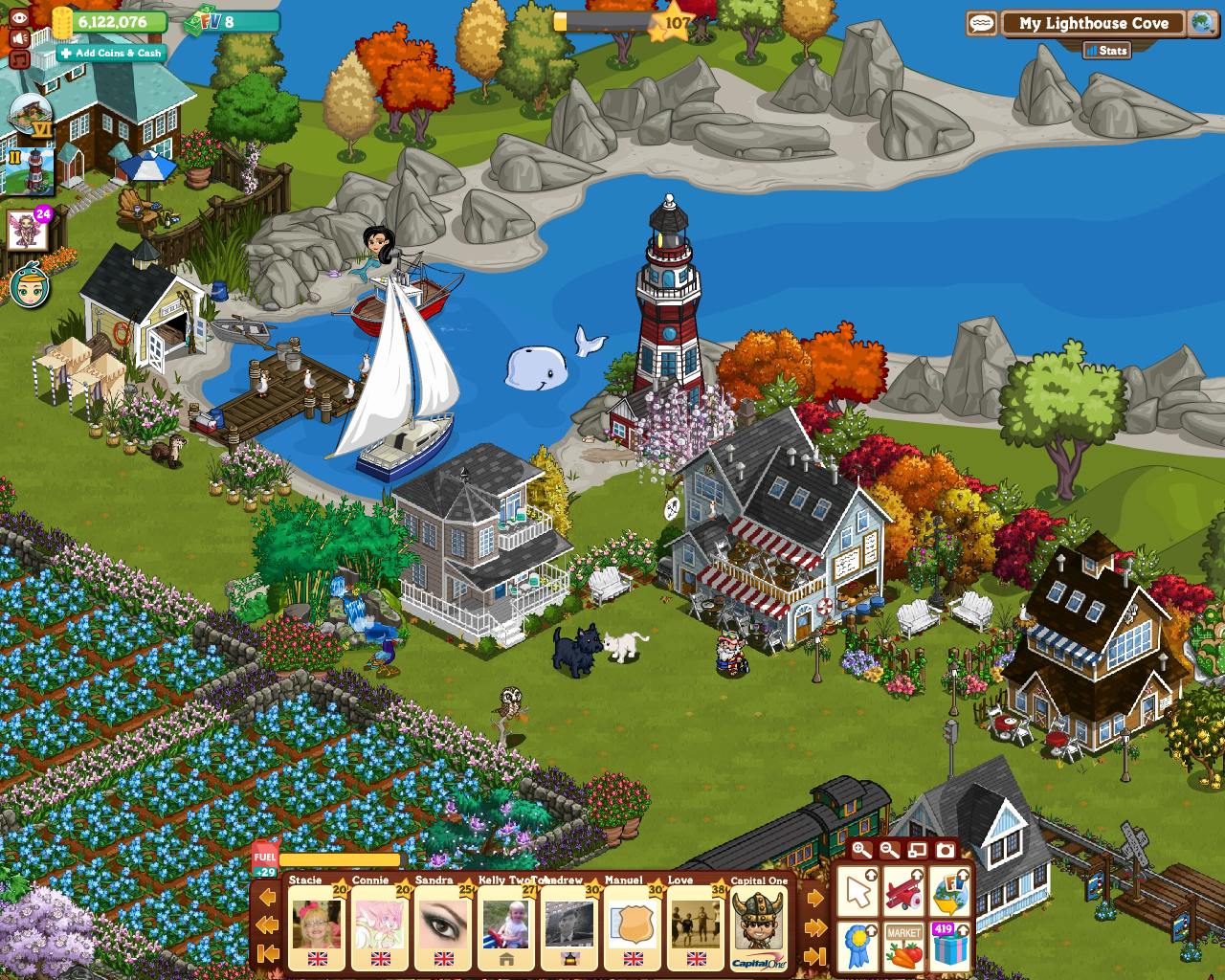
Task: Select the arrow cursor tool
Action: (x=858, y=893)
